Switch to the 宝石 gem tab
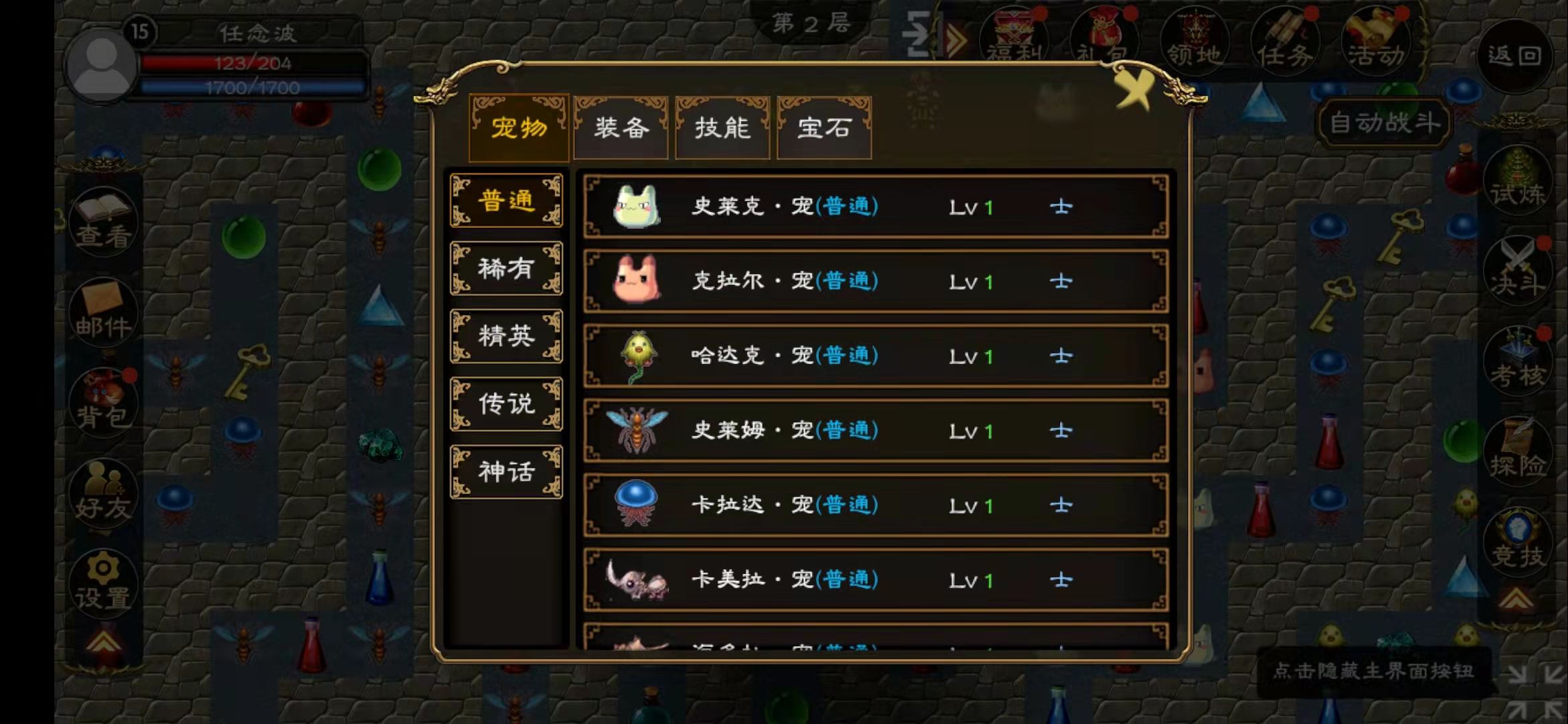1568x724 pixels. tap(824, 129)
